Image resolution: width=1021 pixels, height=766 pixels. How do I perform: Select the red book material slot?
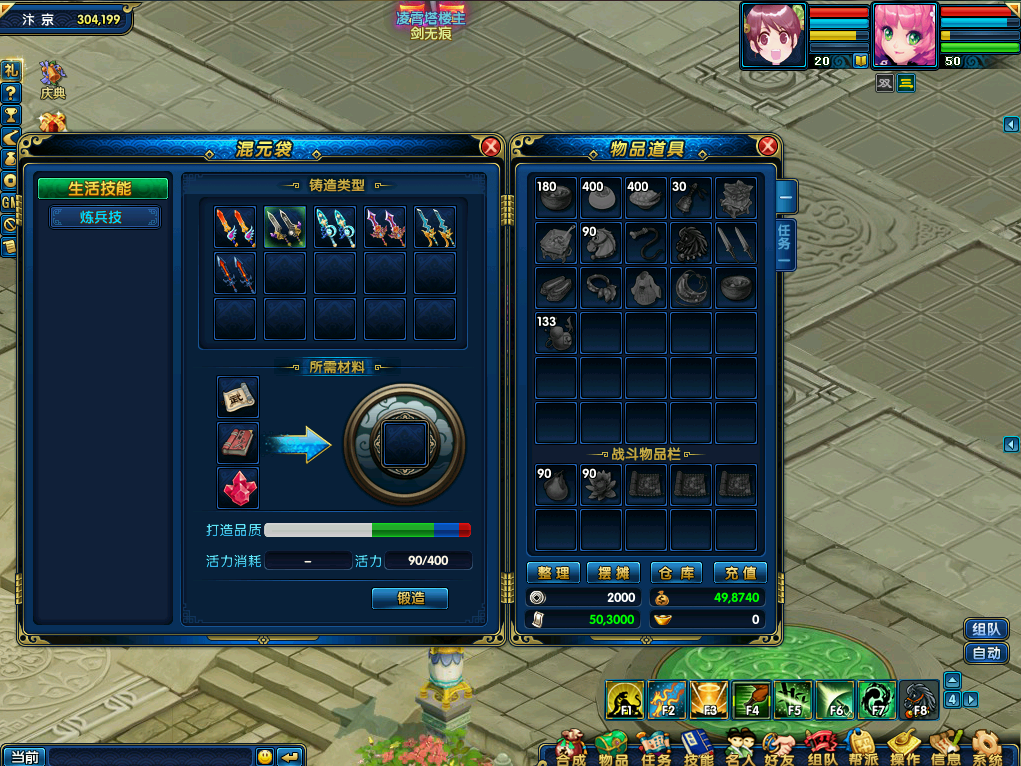click(x=238, y=443)
